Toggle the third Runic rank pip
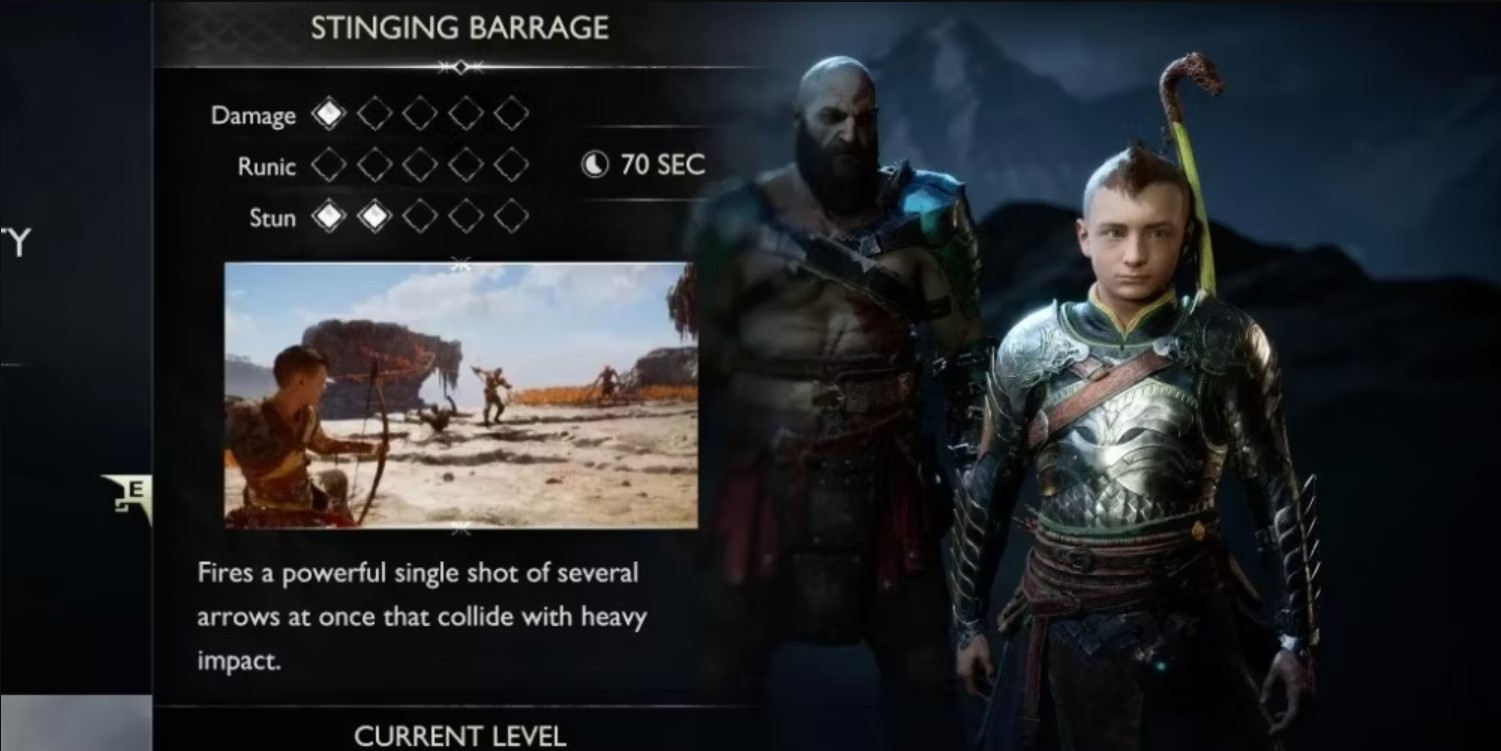This screenshot has height=751, width=1501. click(420, 166)
